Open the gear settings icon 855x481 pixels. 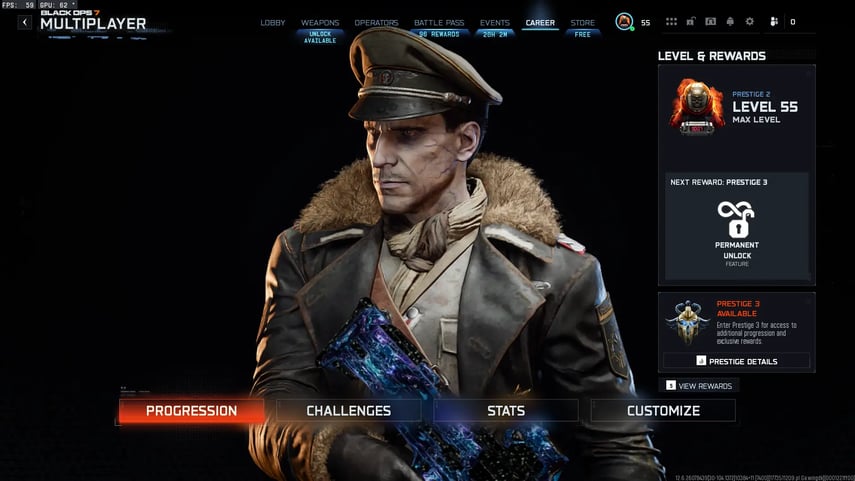[749, 21]
